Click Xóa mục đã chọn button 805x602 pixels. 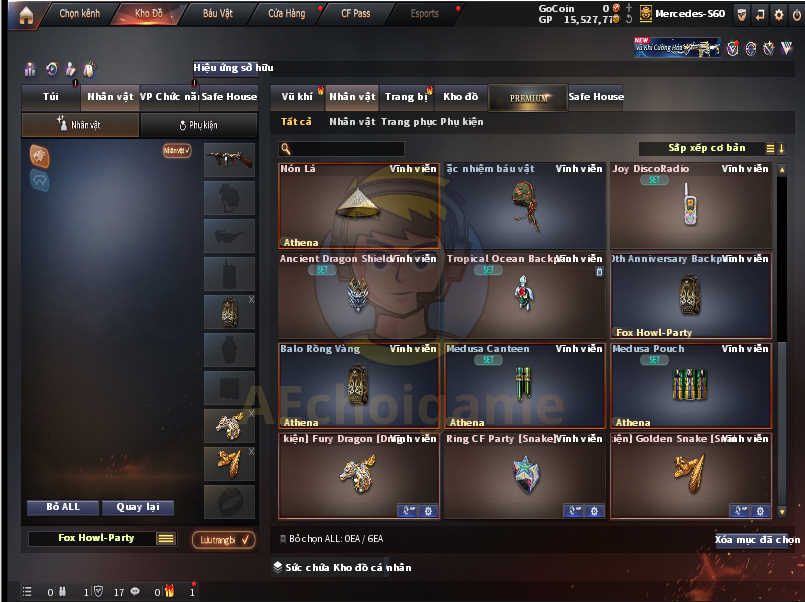(x=757, y=540)
